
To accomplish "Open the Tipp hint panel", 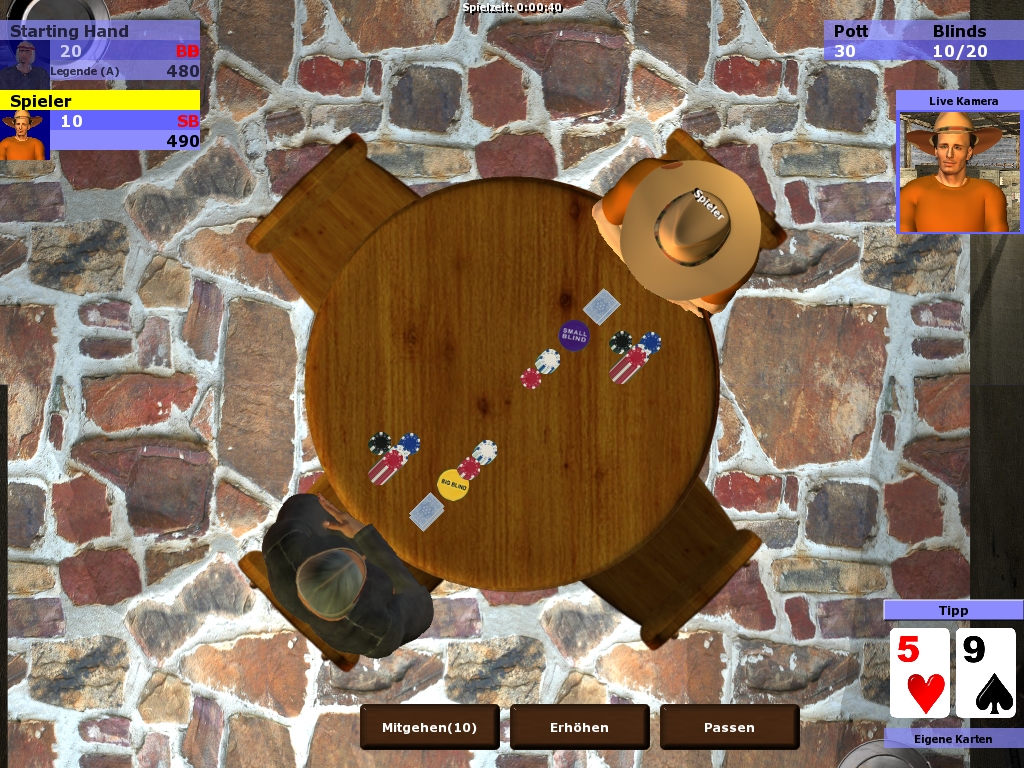I will (953, 610).
